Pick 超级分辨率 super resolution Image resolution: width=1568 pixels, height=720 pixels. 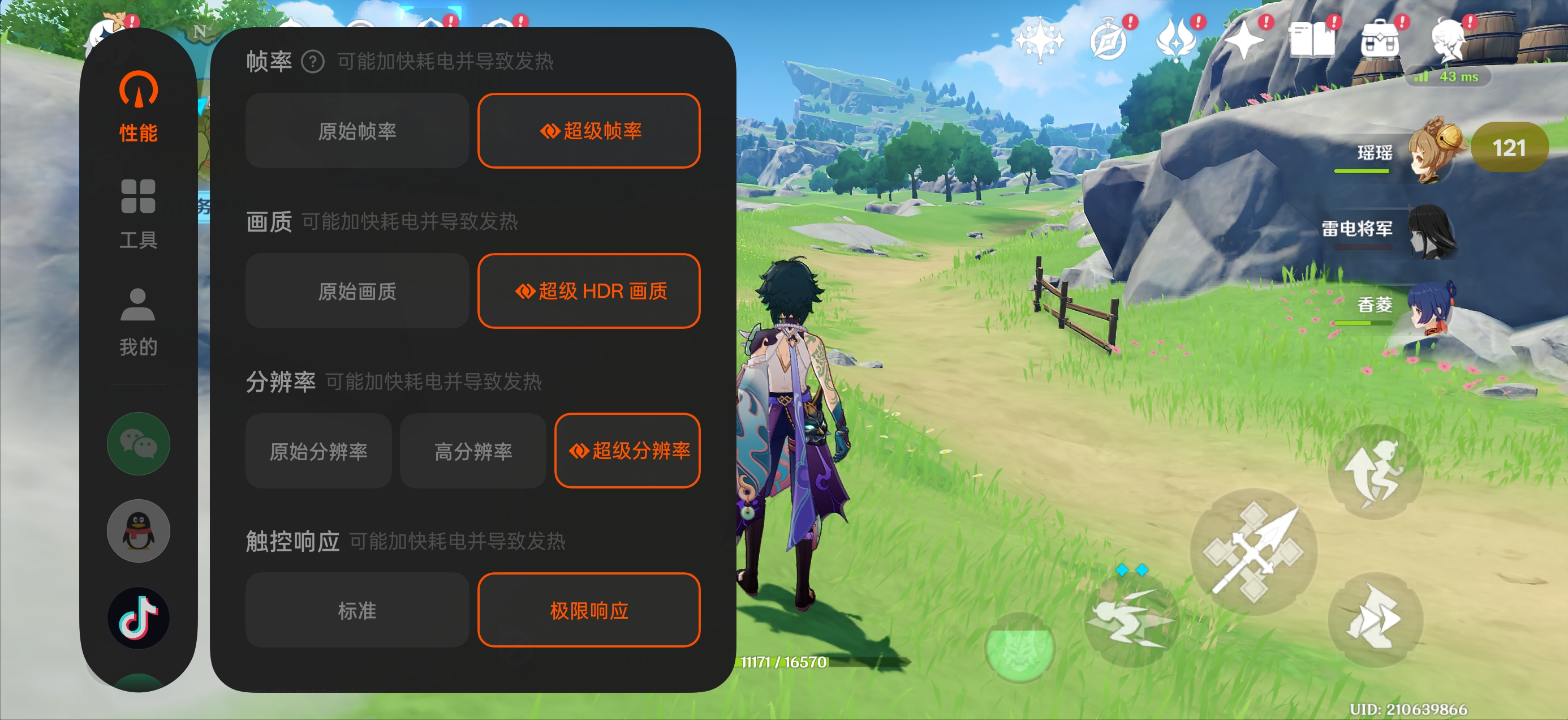(627, 451)
